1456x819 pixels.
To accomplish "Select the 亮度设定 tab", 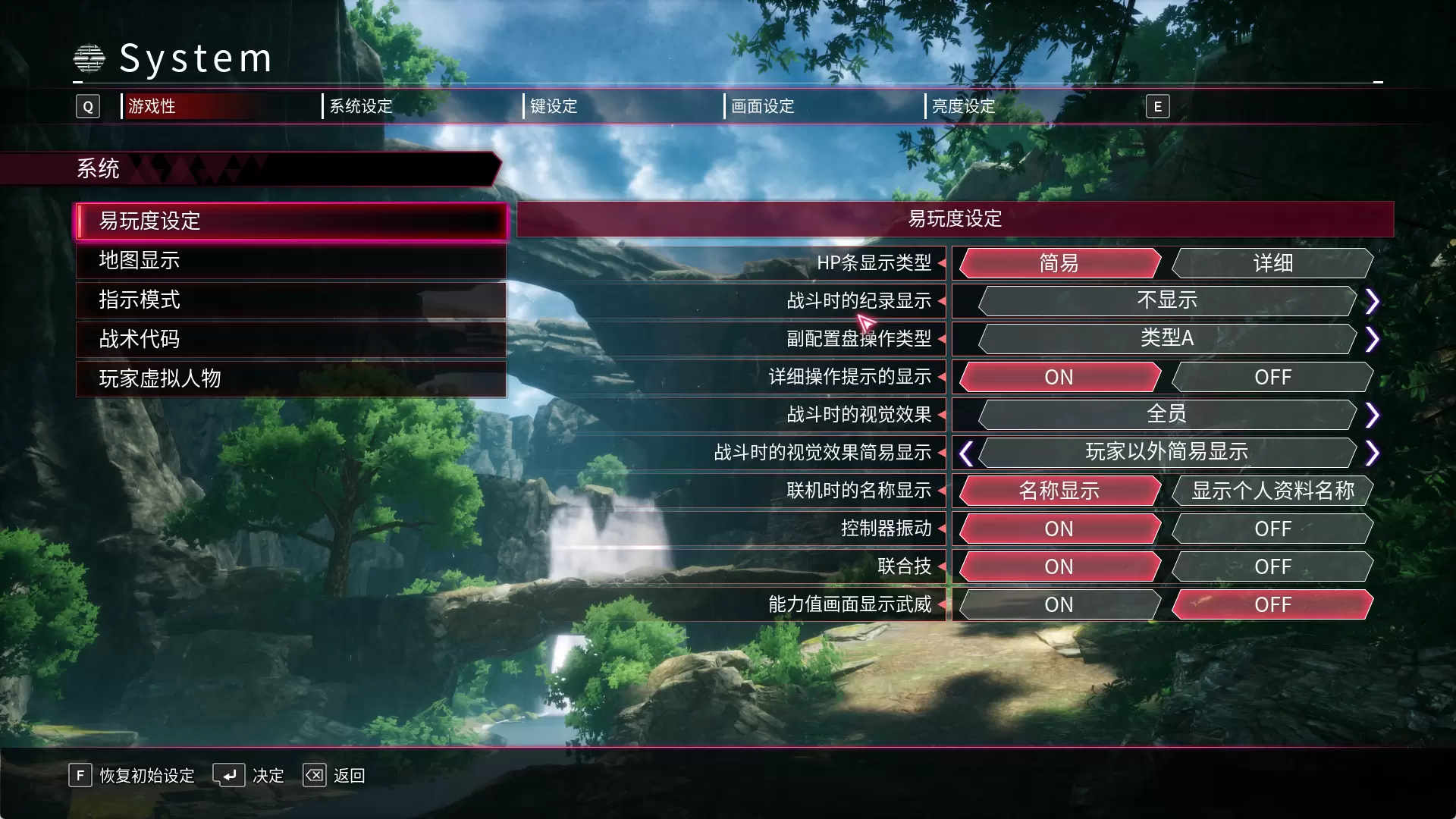I will [x=963, y=106].
